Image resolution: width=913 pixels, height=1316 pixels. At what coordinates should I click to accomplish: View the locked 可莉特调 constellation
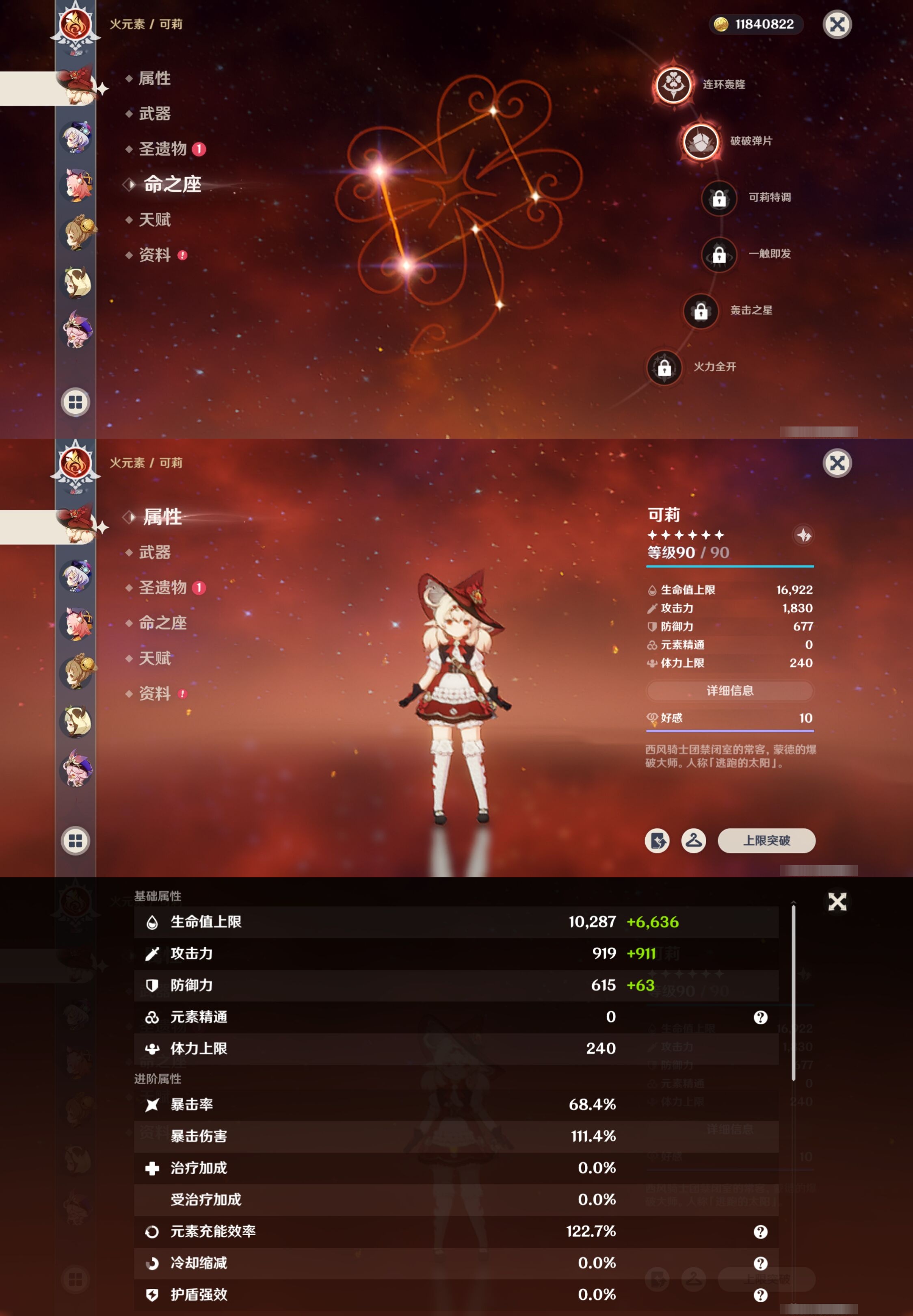[x=719, y=198]
